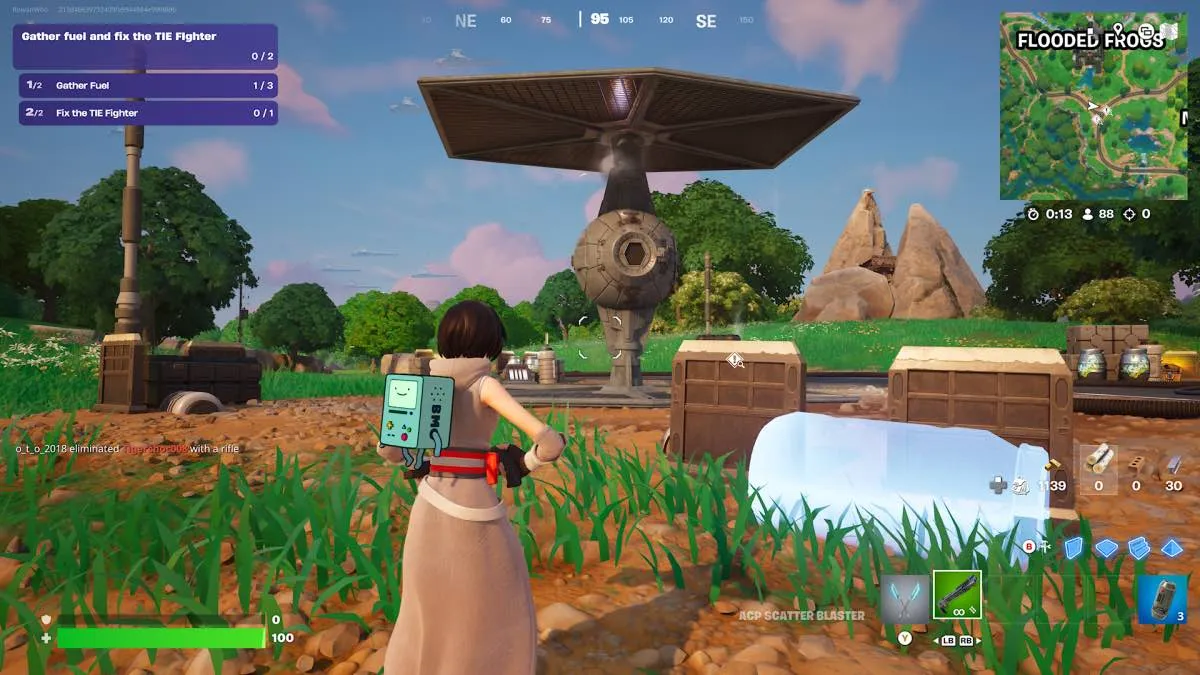Select the brick material icon

1136,463
